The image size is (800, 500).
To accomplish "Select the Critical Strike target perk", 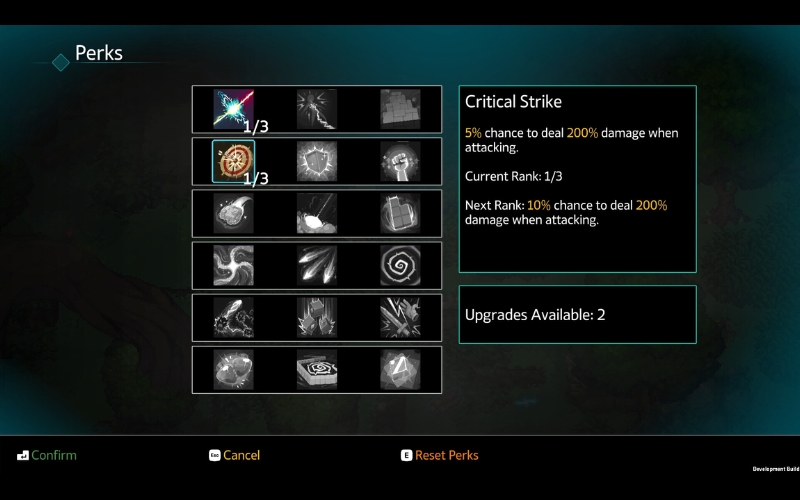I will click(x=233, y=161).
